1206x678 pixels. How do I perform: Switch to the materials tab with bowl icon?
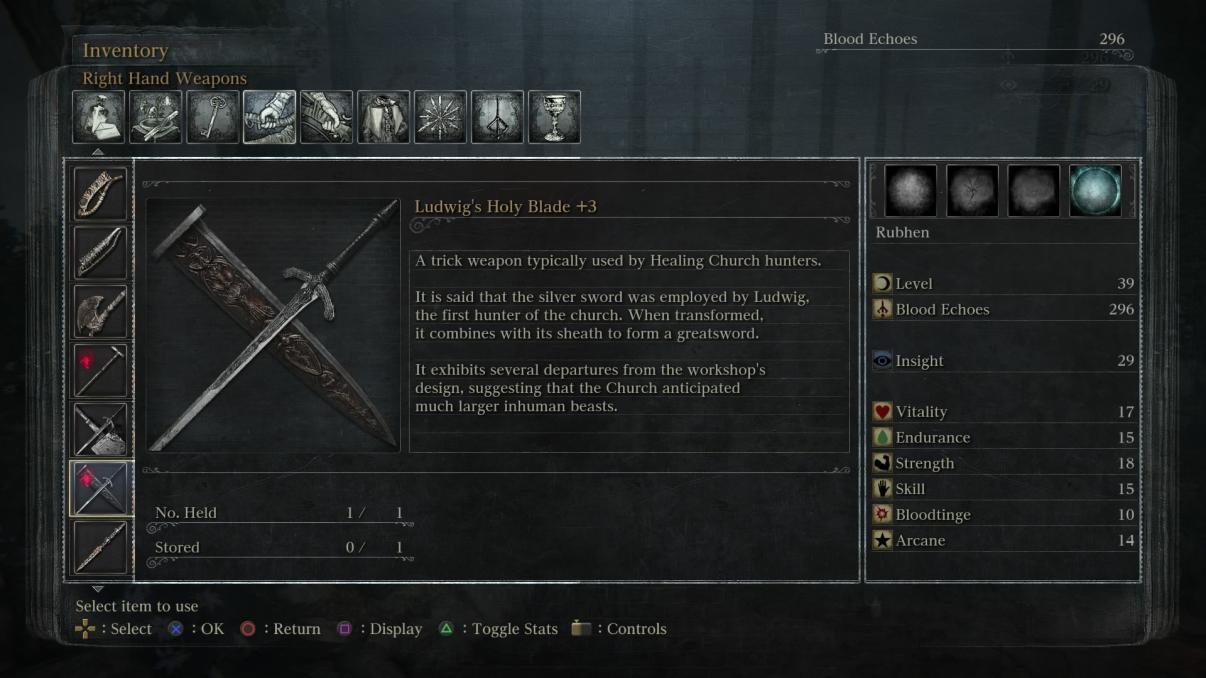point(155,117)
